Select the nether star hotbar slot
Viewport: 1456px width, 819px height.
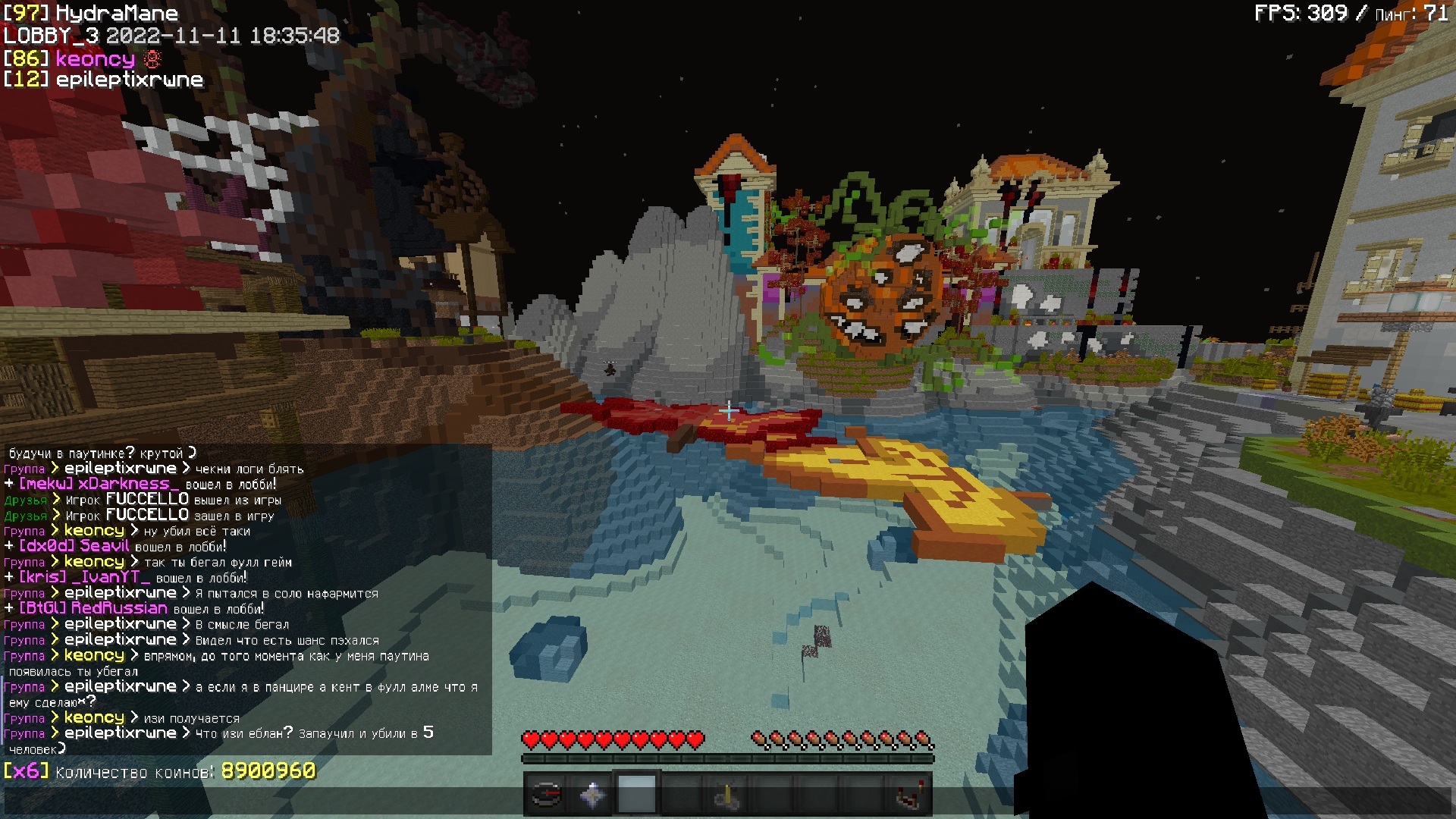591,795
